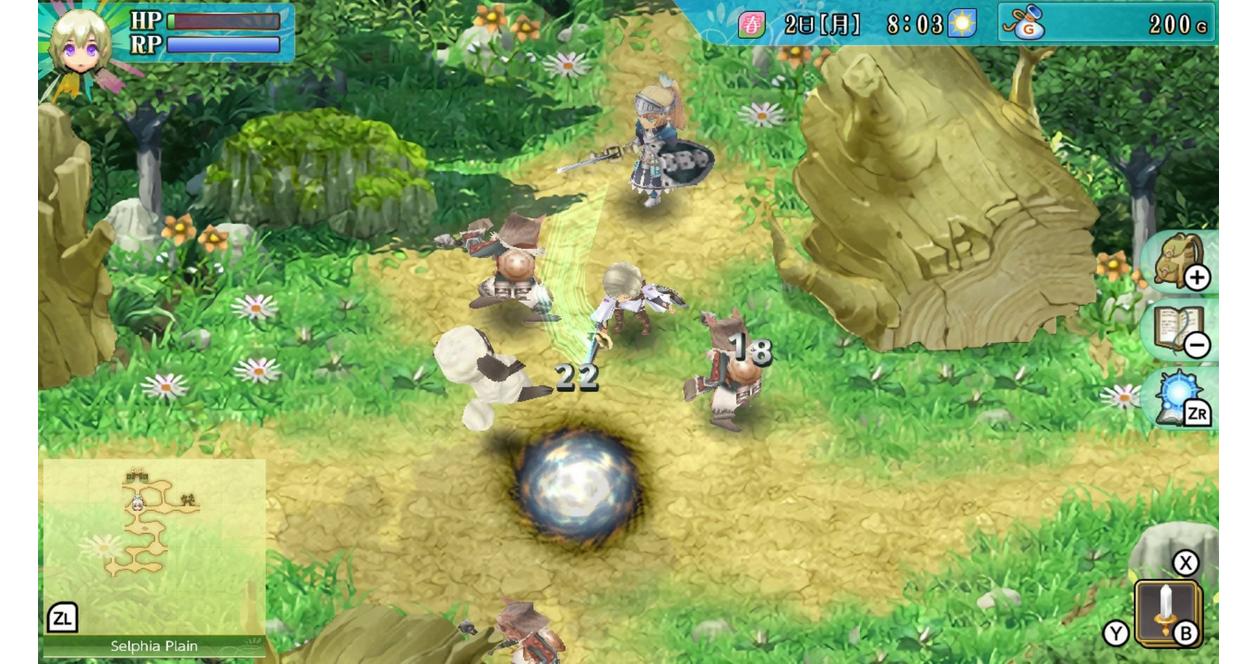Click the player character portrait
This screenshot has height=664, width=1256.
[x=82, y=42]
